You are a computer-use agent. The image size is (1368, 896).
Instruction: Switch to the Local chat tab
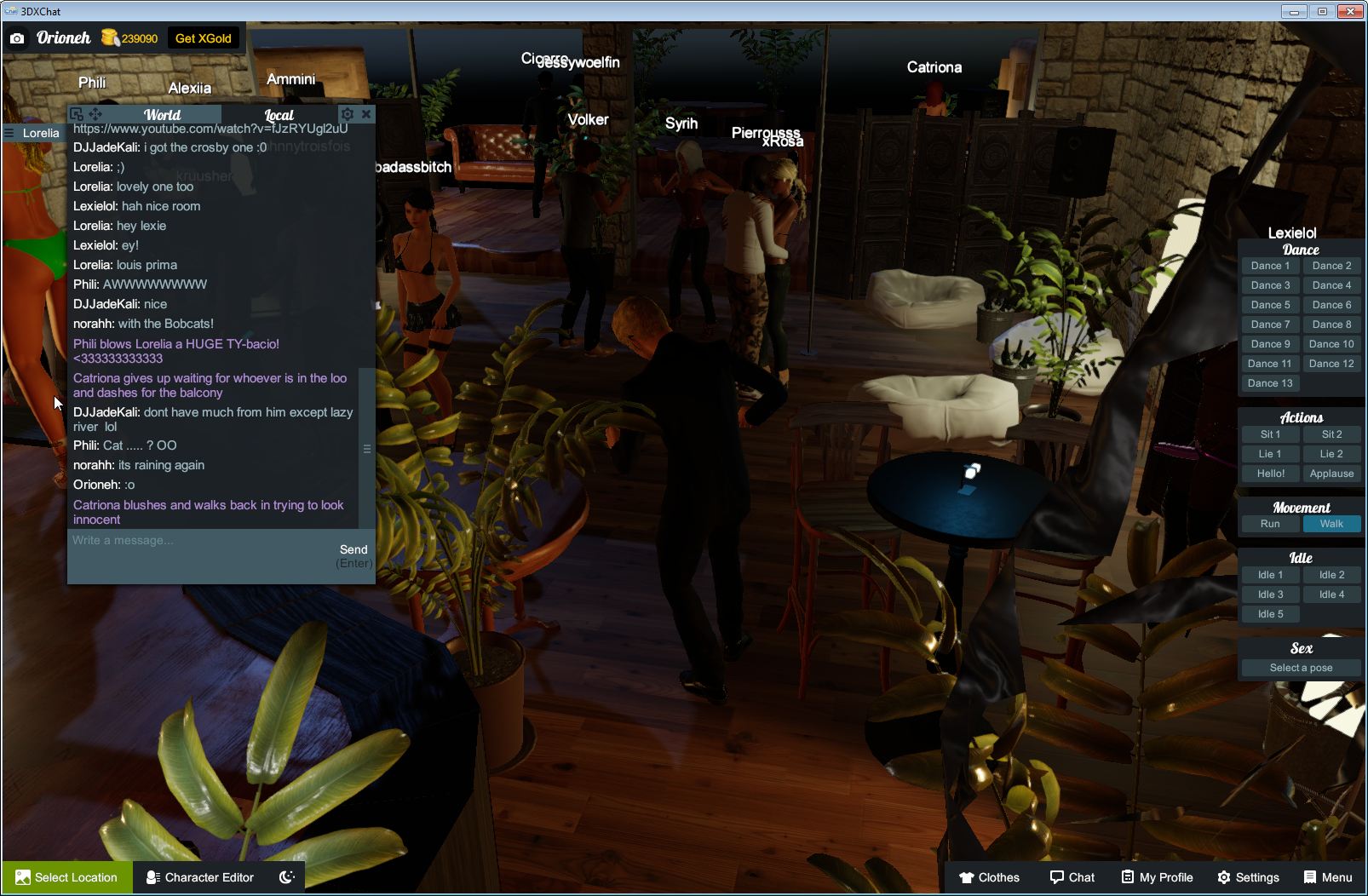point(279,114)
